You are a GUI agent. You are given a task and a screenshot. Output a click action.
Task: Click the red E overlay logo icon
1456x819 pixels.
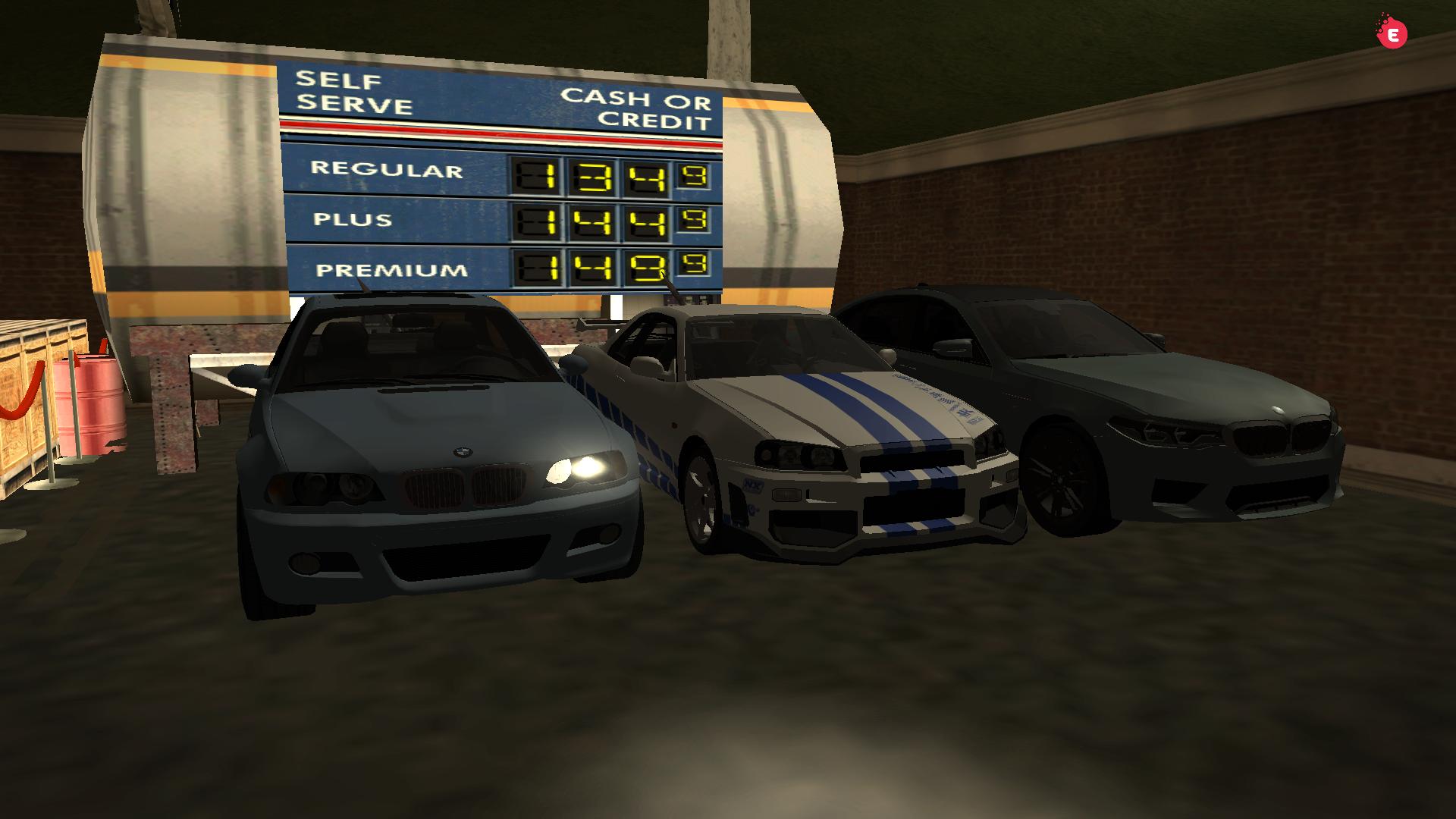pos(1392,34)
